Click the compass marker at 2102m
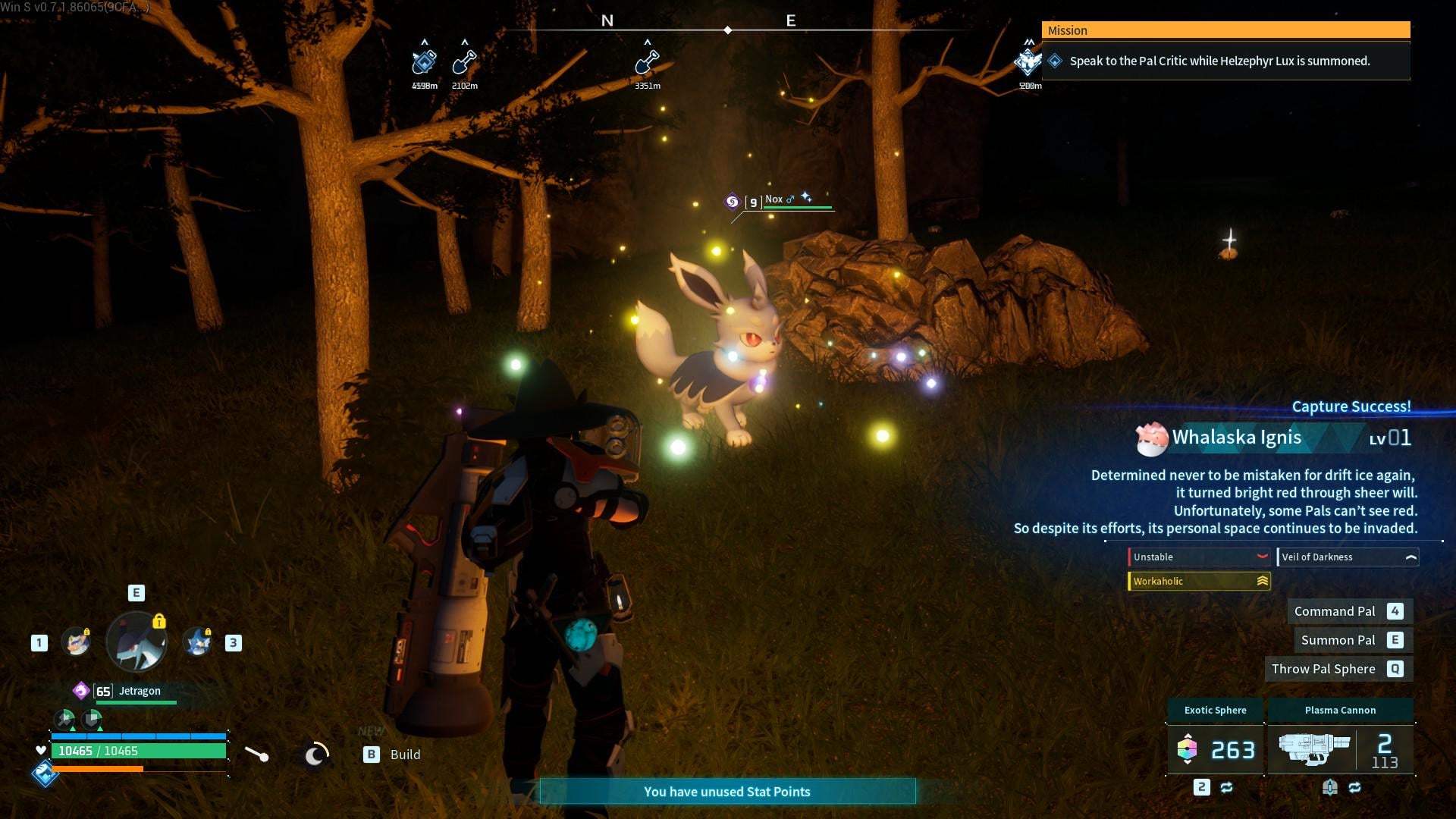Image resolution: width=1456 pixels, height=819 pixels. (x=464, y=62)
